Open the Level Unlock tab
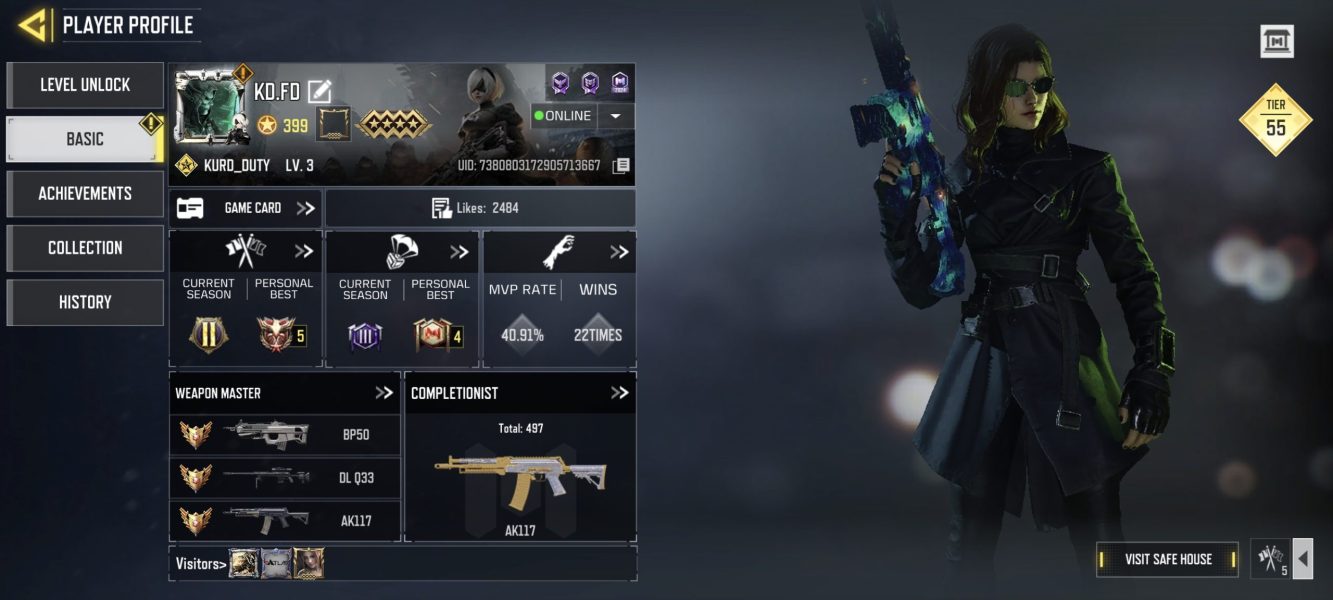Viewport: 1333px width, 600px height. (x=85, y=85)
